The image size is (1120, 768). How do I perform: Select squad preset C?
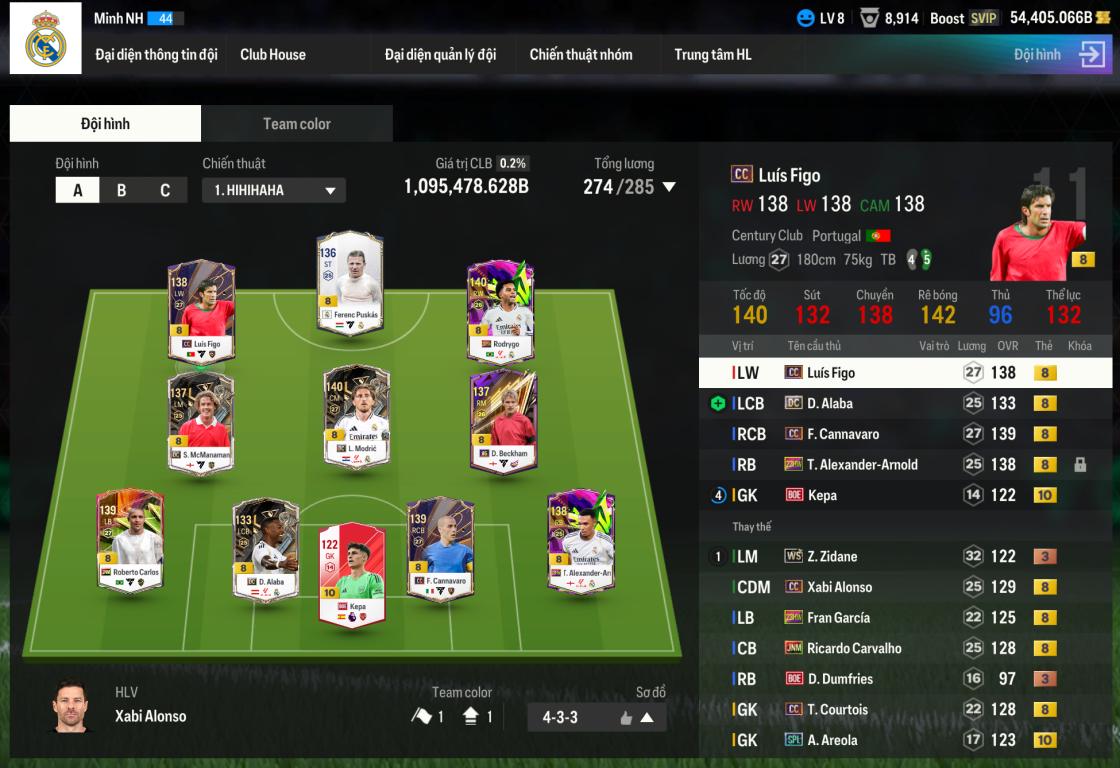click(x=165, y=190)
